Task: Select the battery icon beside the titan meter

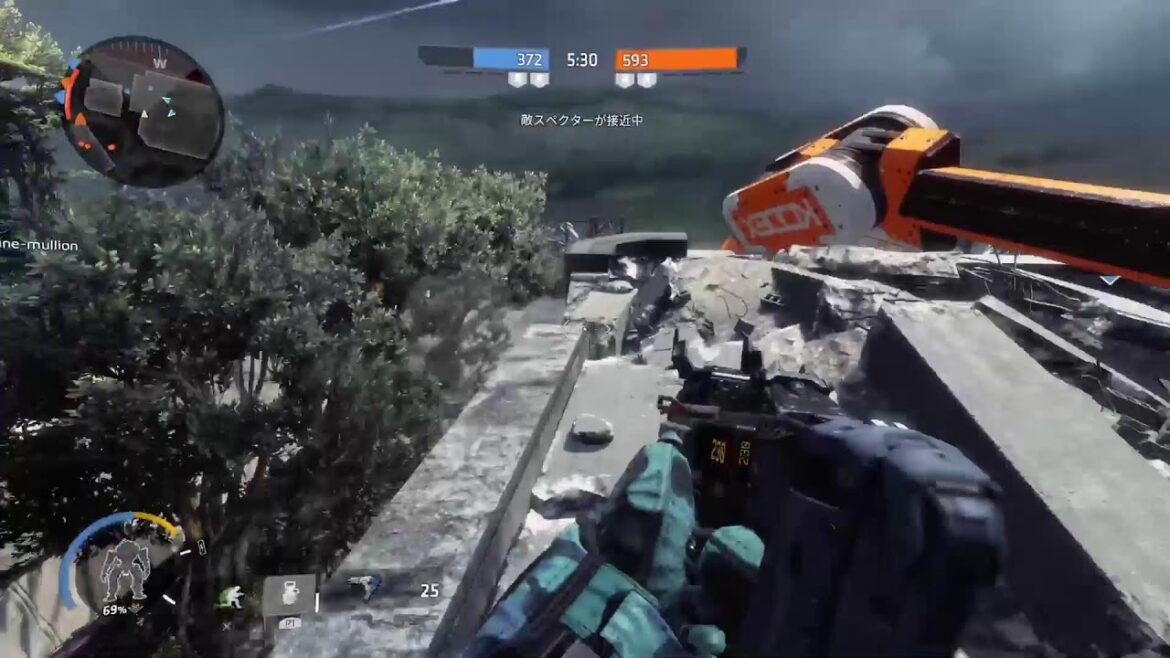Action: (201, 547)
